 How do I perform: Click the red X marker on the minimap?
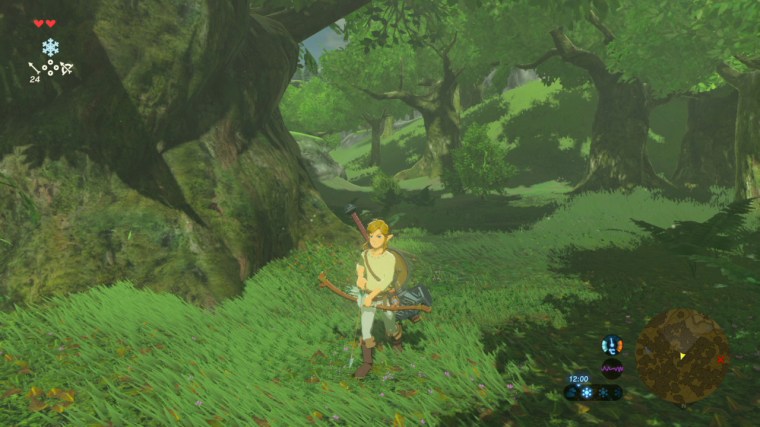tap(720, 358)
